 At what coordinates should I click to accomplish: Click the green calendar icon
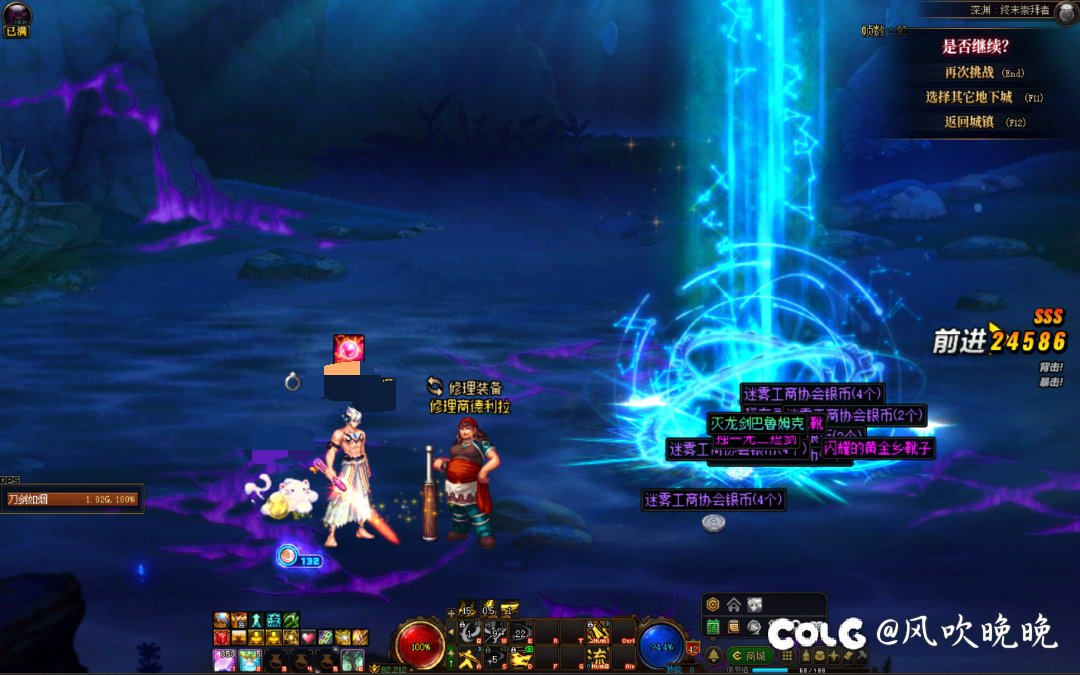(x=713, y=627)
